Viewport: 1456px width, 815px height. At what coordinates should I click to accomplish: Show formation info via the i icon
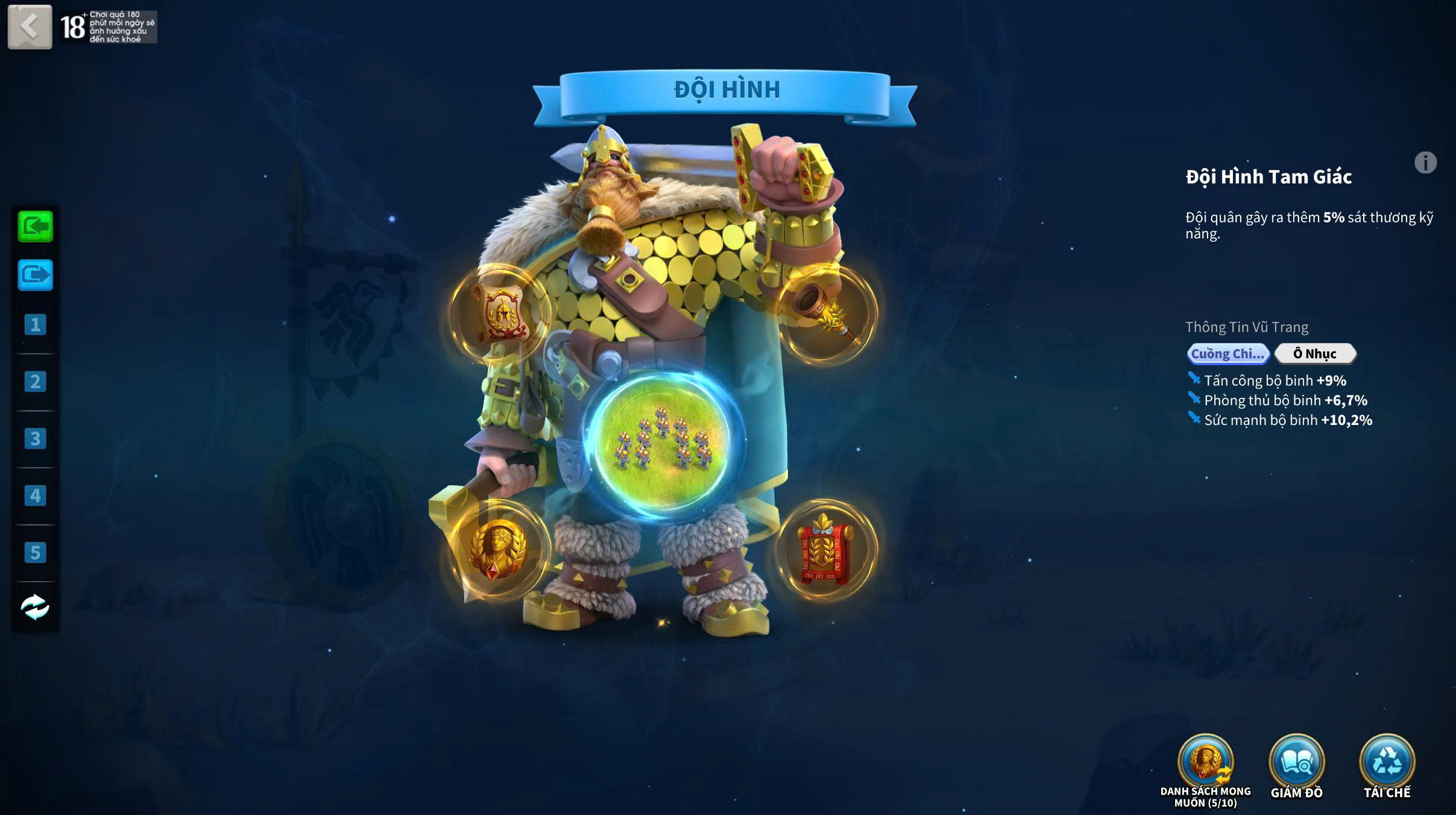coord(1425,163)
